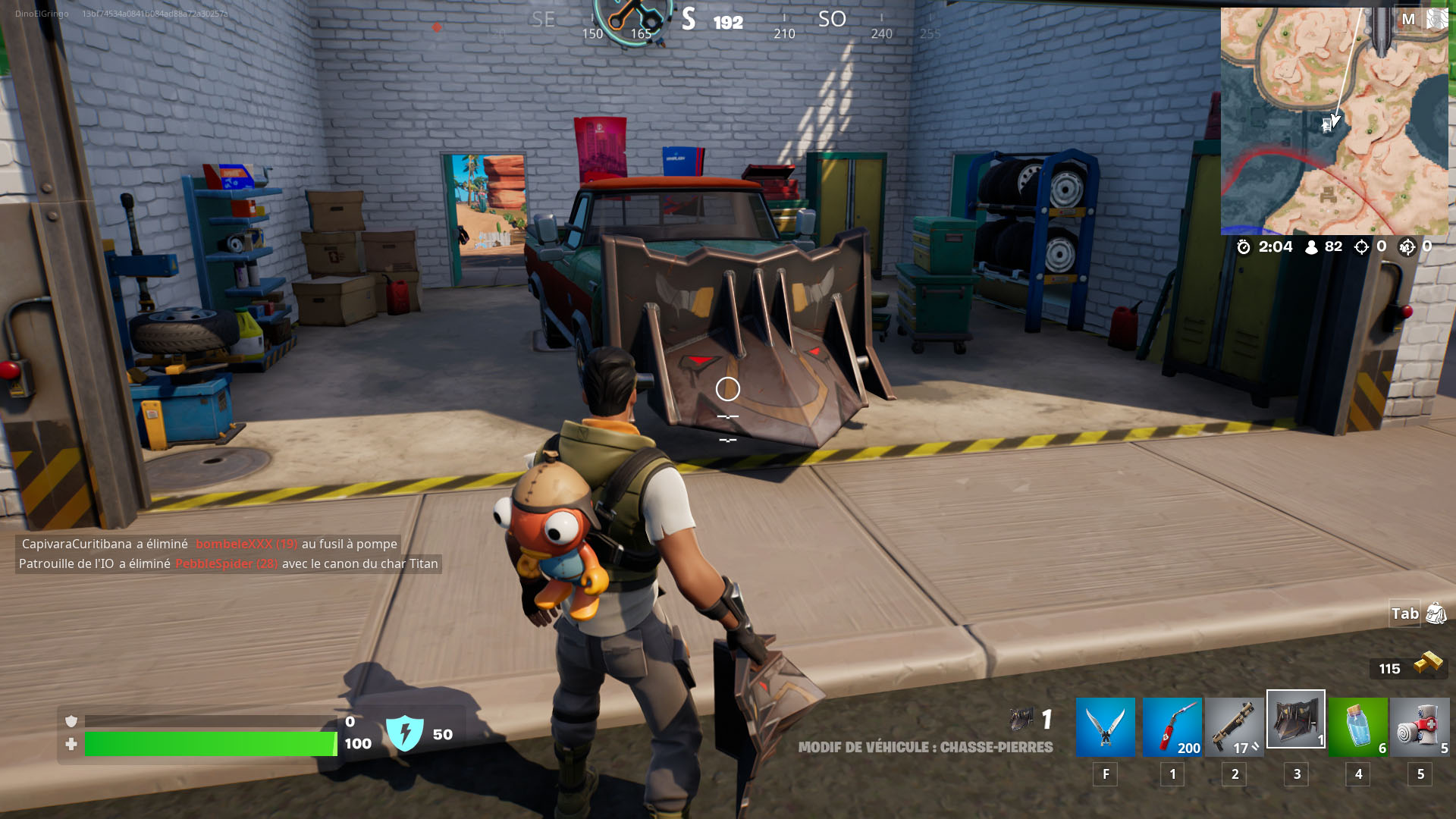This screenshot has height=819, width=1456.
Task: Open inventory via the backpack icon
Action: pyautogui.click(x=1434, y=614)
